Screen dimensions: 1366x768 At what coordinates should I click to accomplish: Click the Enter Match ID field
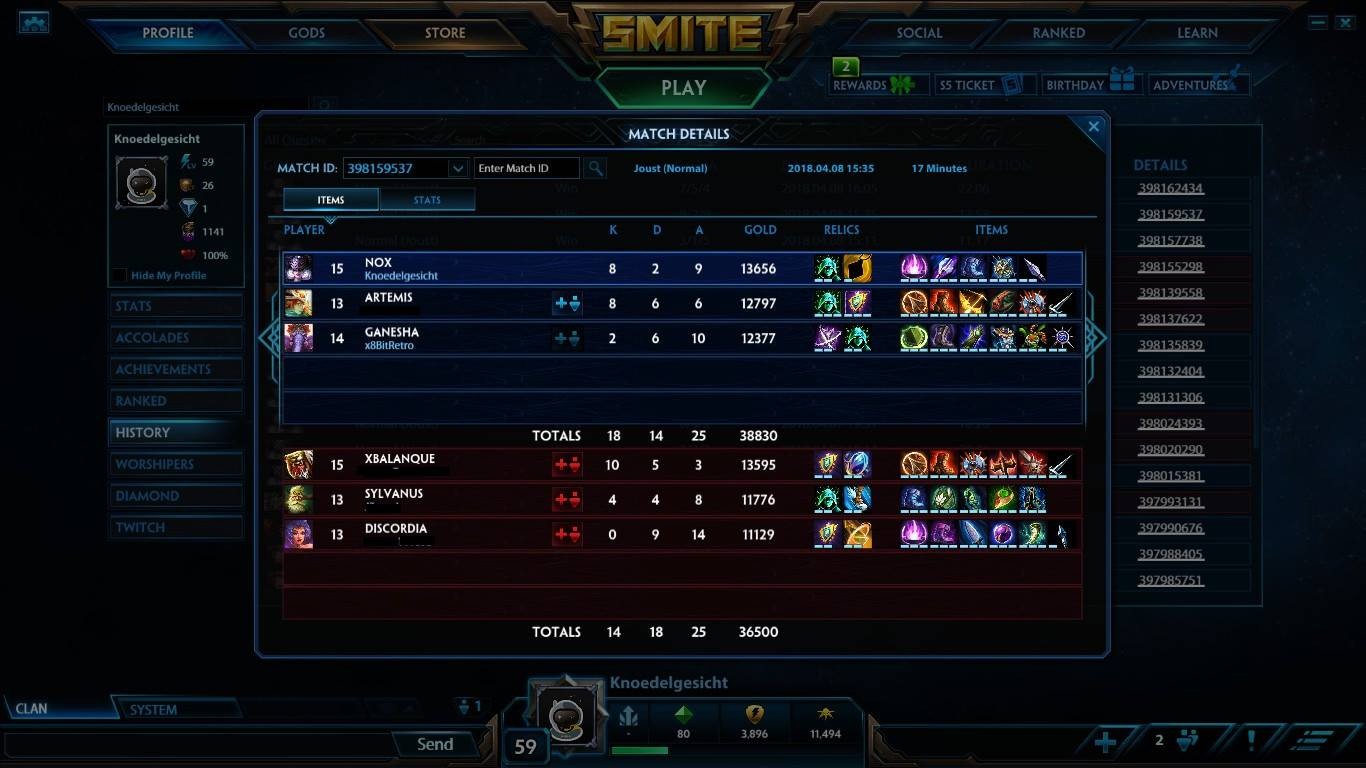click(x=526, y=168)
